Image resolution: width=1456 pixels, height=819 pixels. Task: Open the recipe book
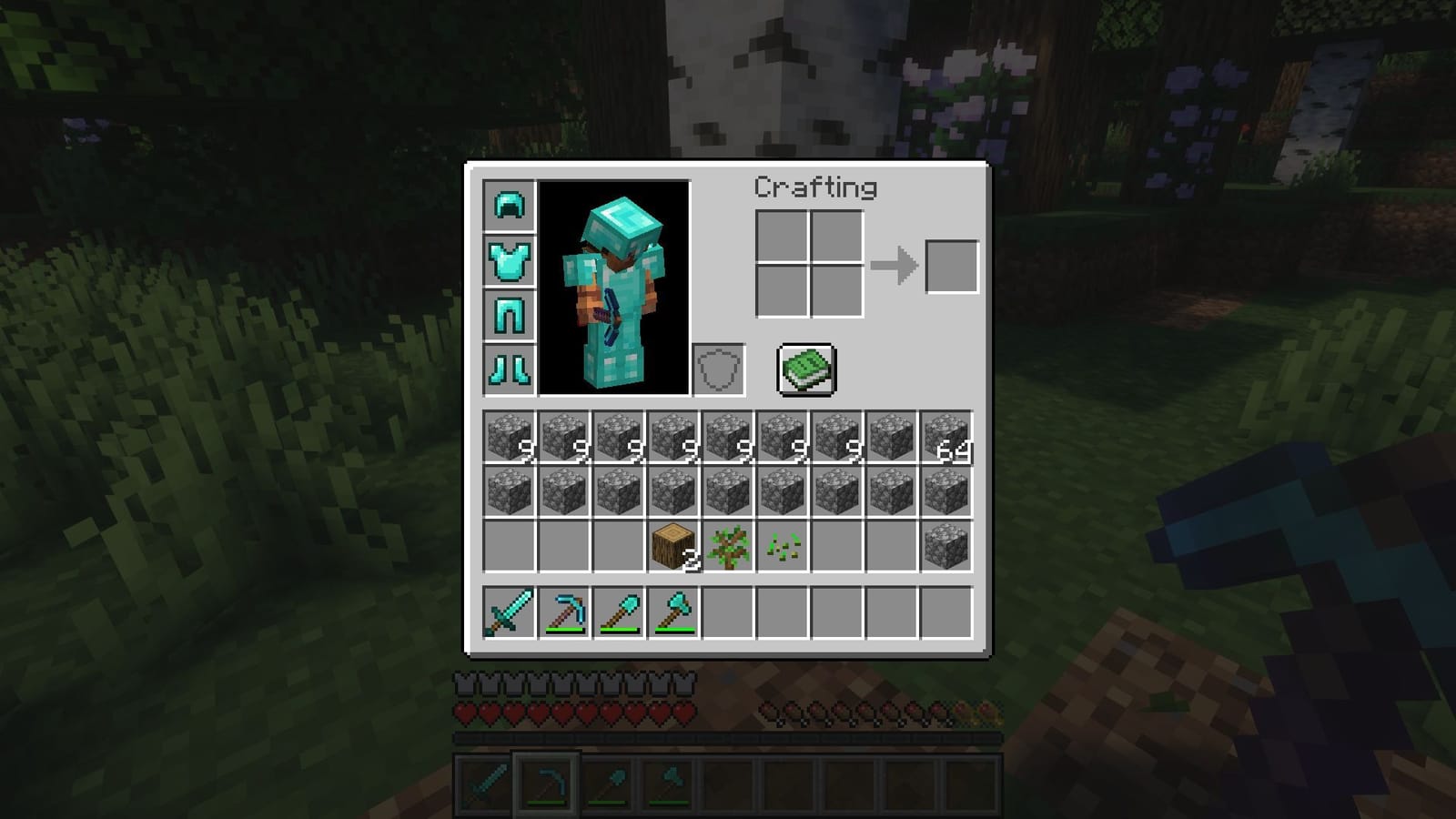pyautogui.click(x=804, y=369)
